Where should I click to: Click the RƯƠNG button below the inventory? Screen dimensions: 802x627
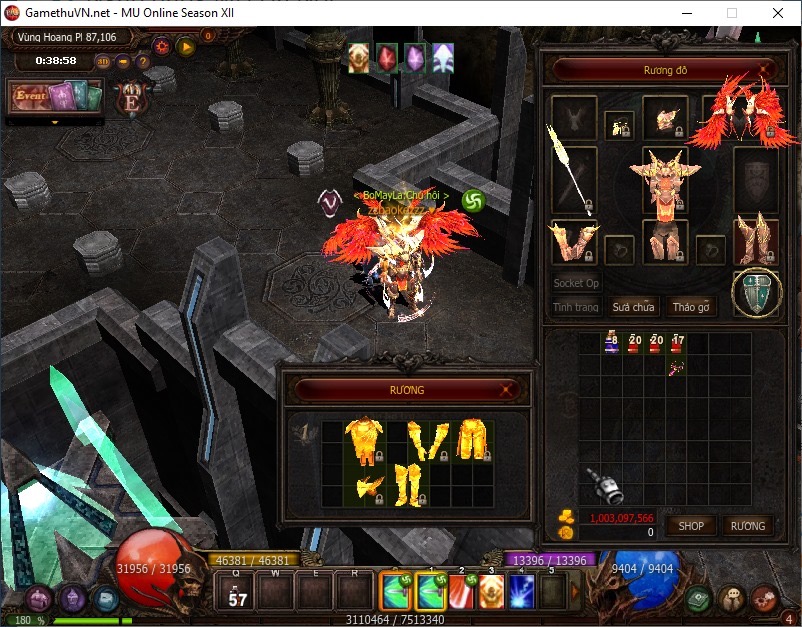coord(747,525)
